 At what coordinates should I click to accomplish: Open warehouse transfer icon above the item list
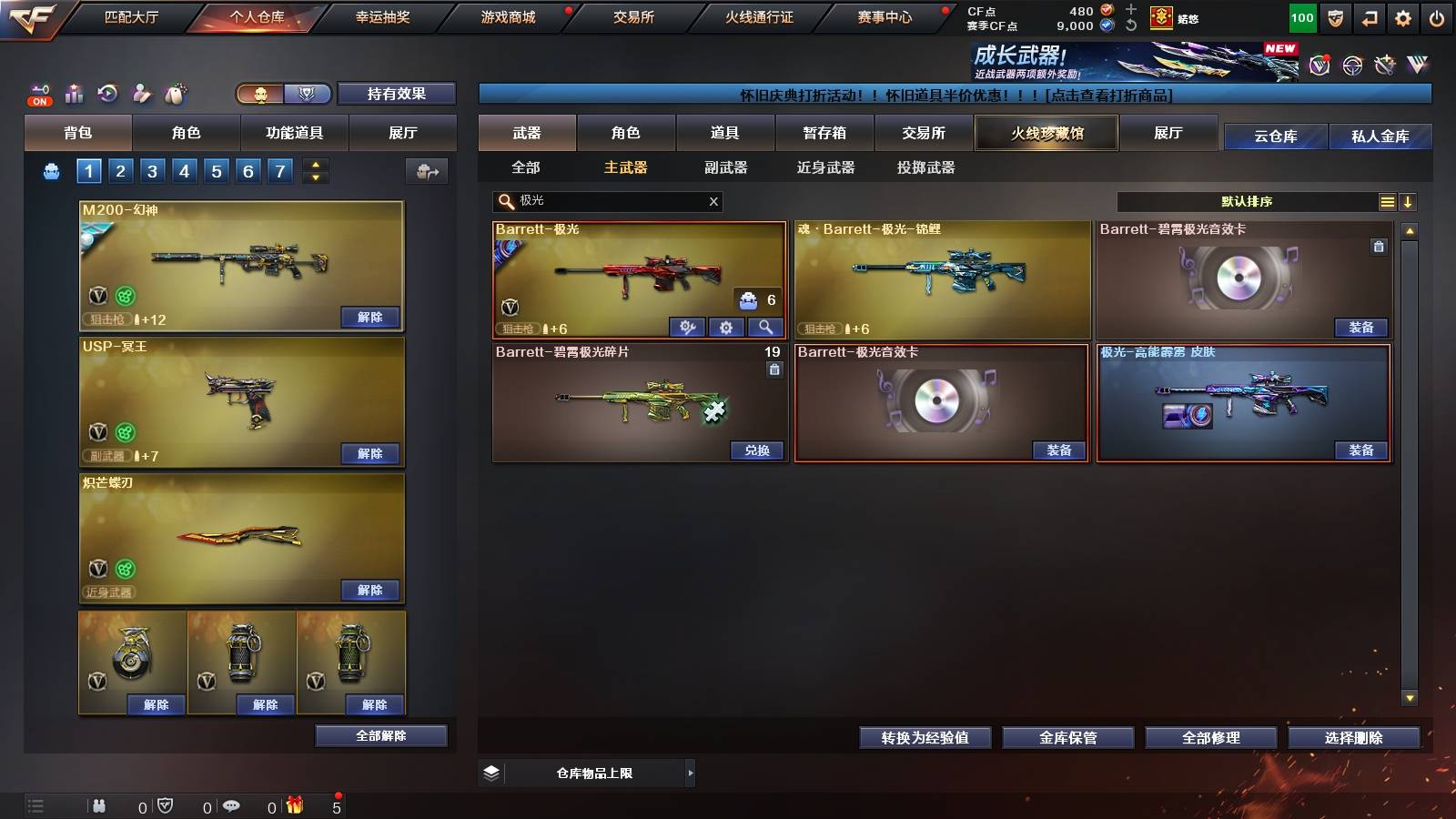[x=426, y=170]
